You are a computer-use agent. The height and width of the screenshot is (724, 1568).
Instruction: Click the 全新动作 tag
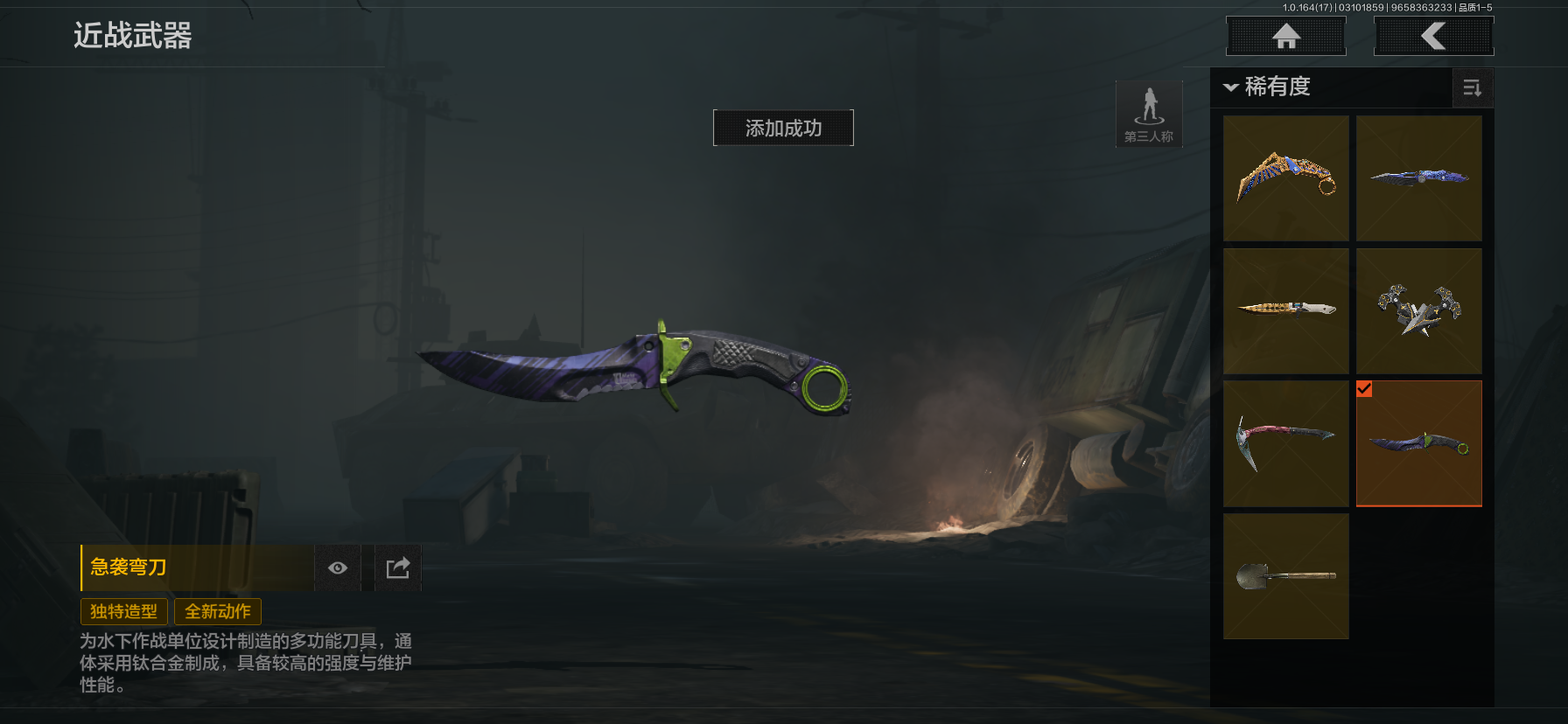tap(218, 611)
